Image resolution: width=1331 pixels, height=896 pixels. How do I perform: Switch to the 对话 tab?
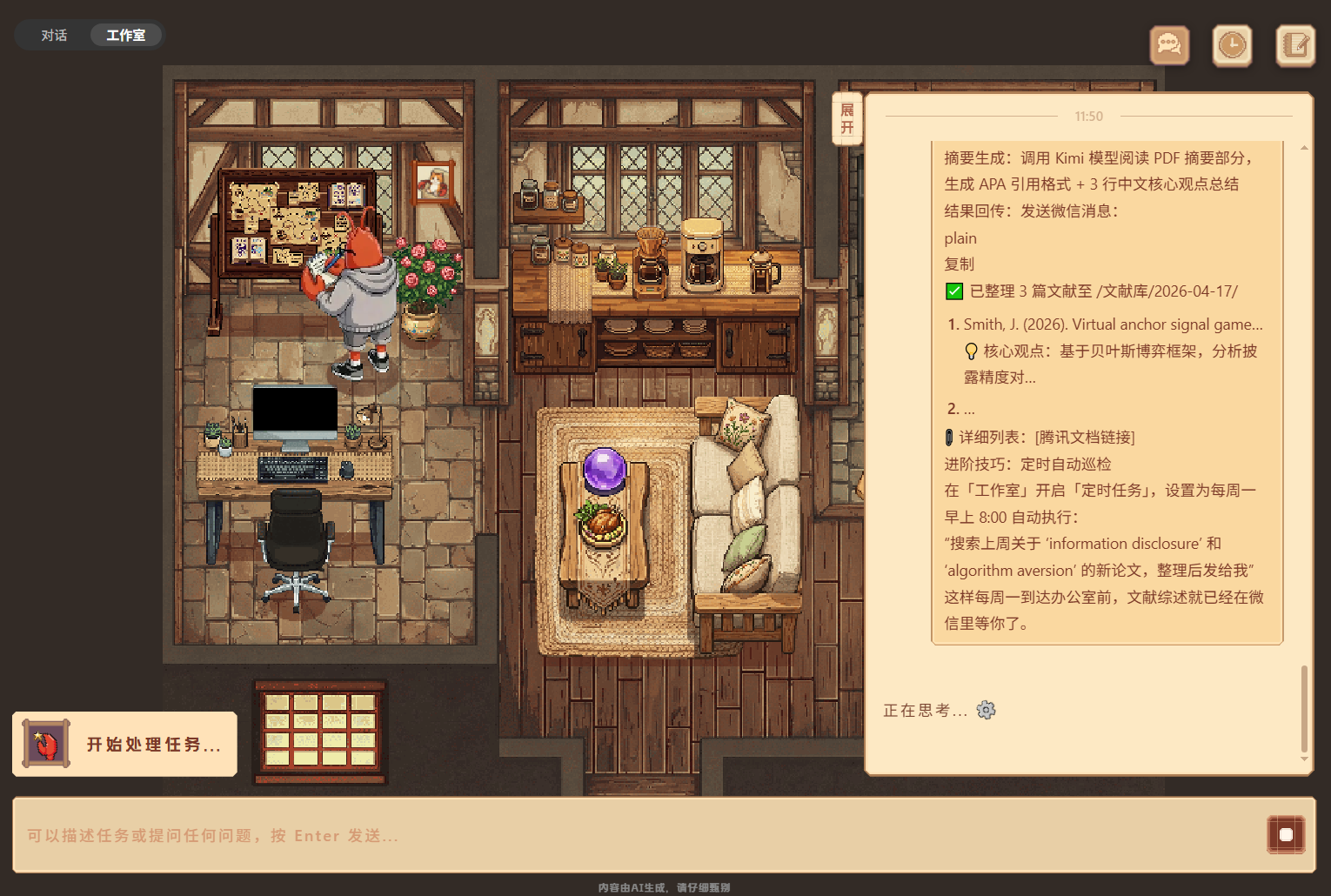pos(54,36)
